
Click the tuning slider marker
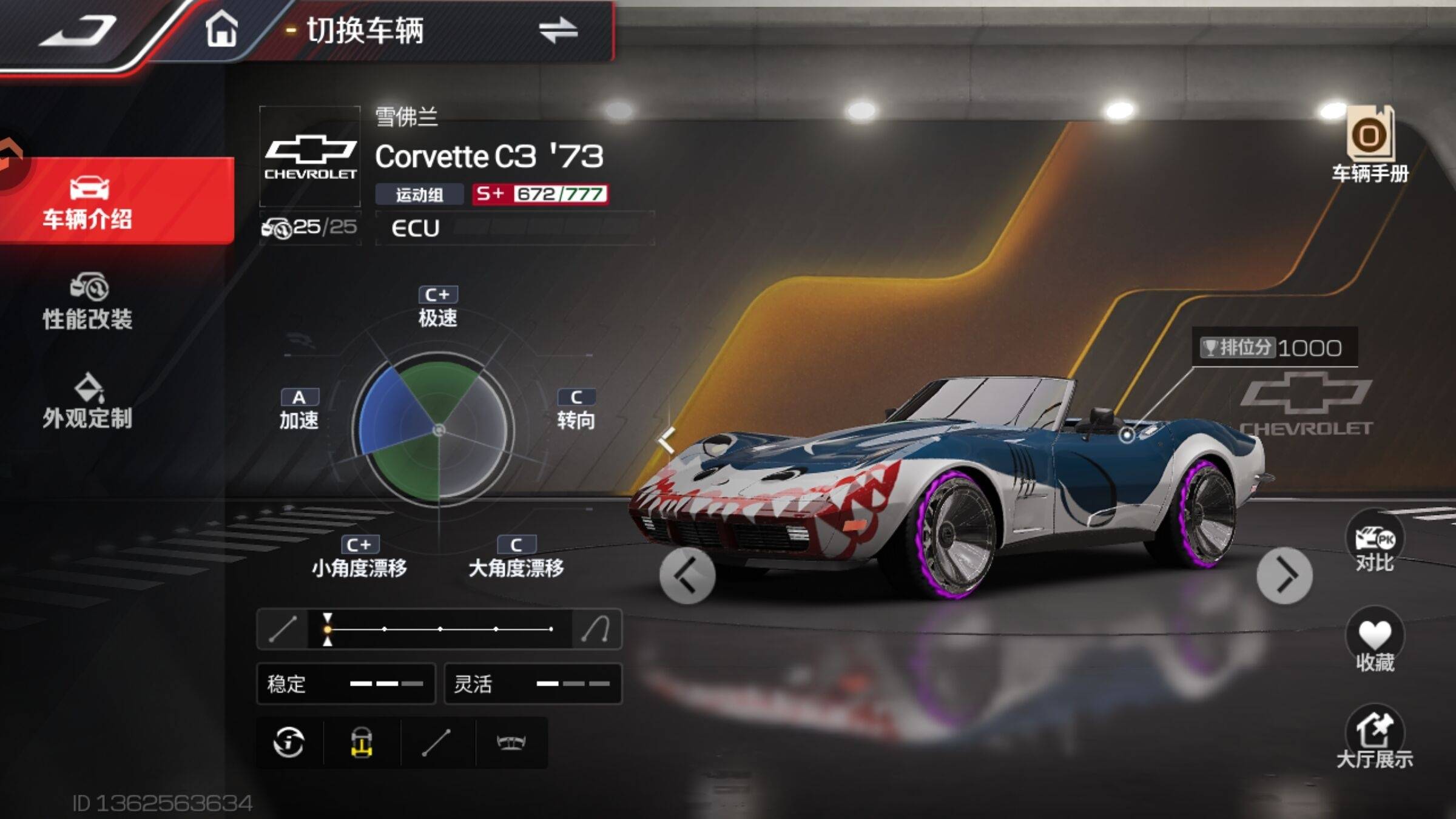pos(328,629)
